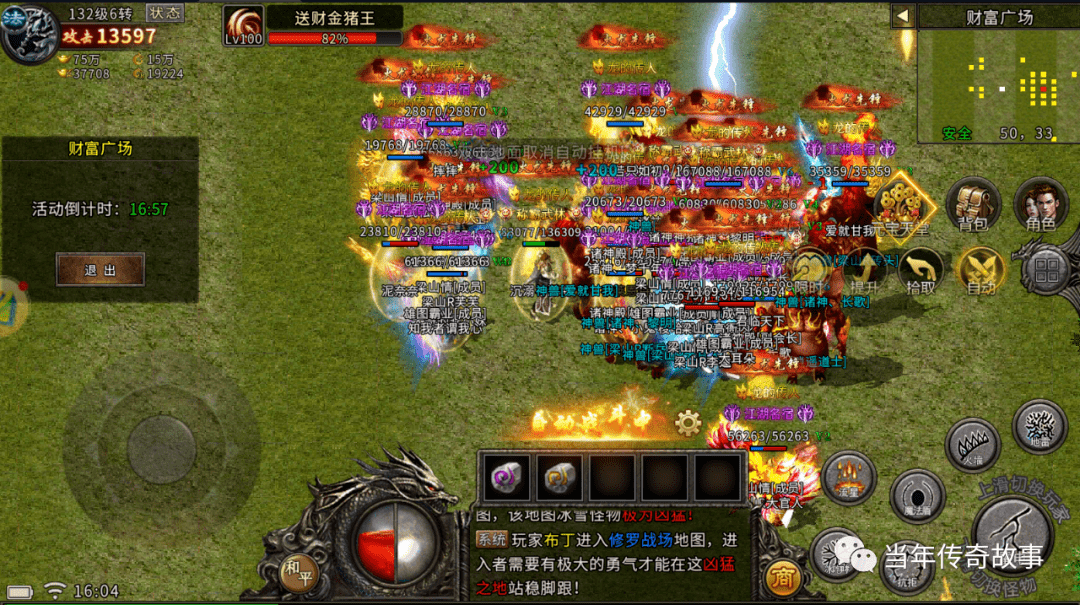This screenshot has width=1080, height=605.
Task: Use the purple swirl scroll slot
Action: [510, 478]
